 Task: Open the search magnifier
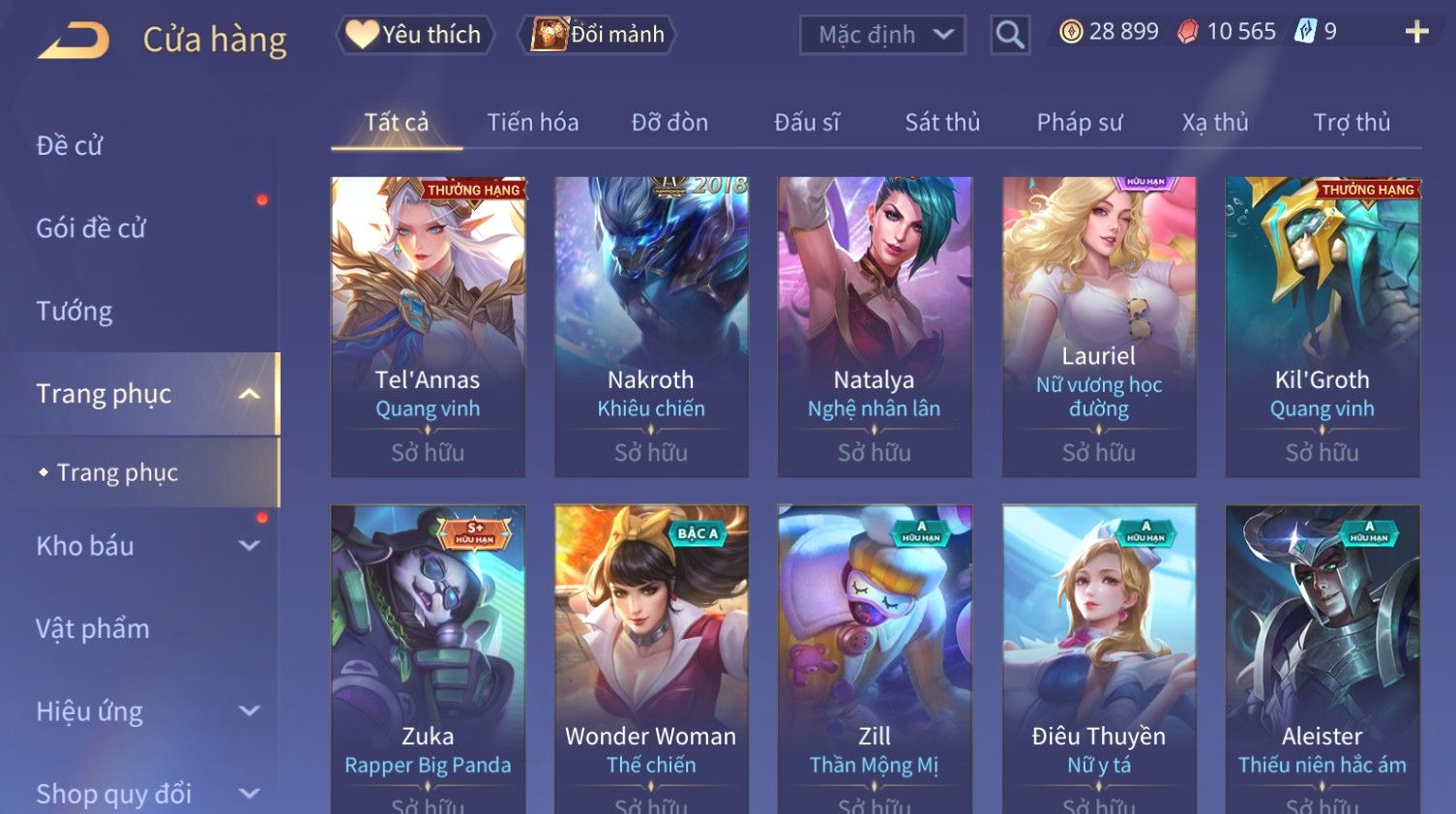tap(1009, 35)
